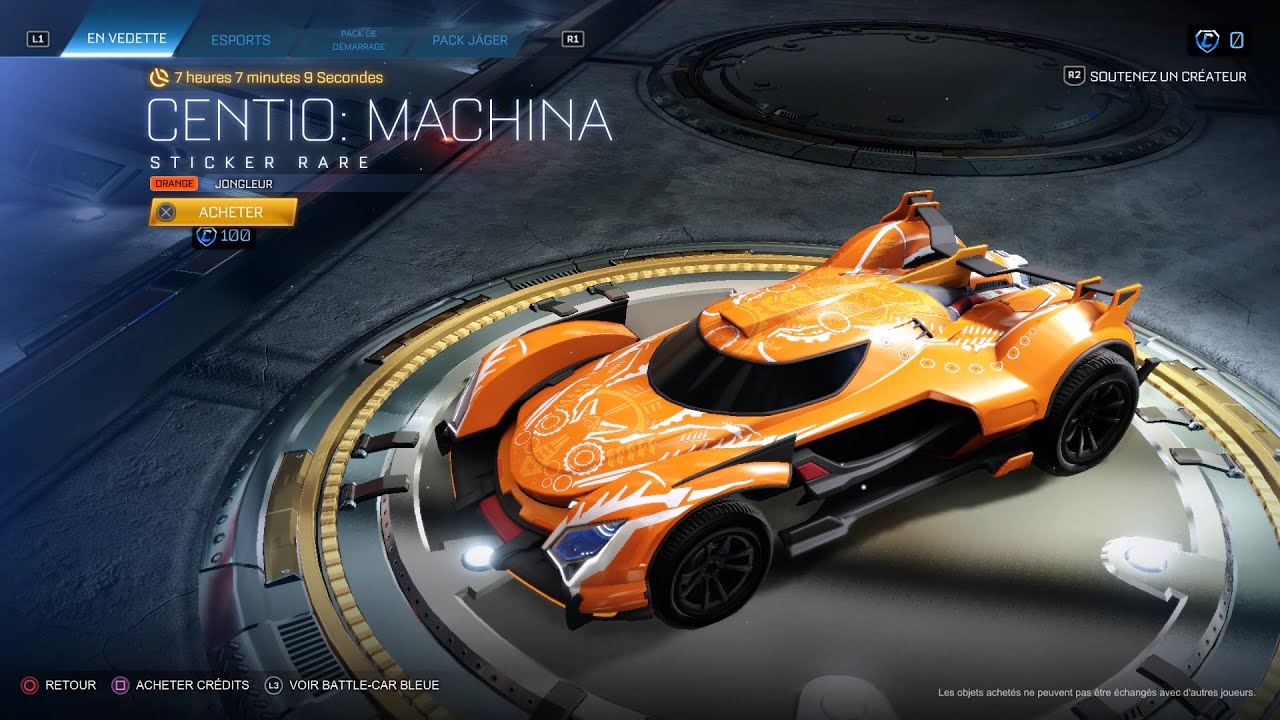Show the Pack Jäger tab
Image resolution: width=1280 pixels, height=720 pixels.
pyautogui.click(x=470, y=40)
